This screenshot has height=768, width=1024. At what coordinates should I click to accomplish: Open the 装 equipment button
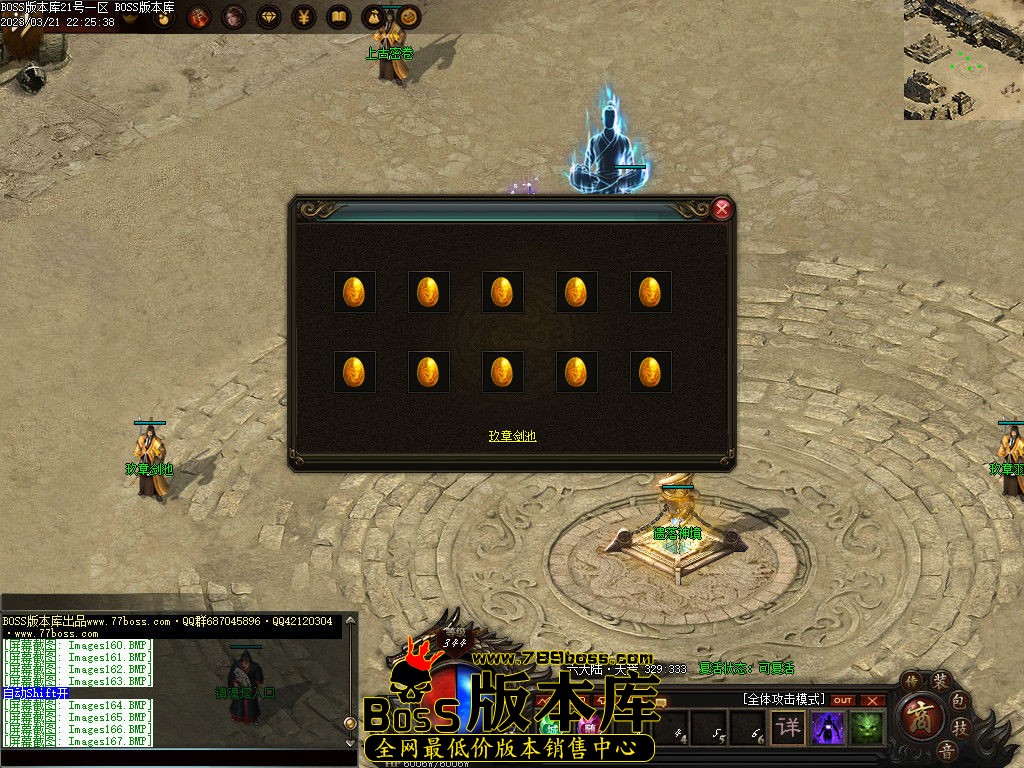pyautogui.click(x=940, y=682)
